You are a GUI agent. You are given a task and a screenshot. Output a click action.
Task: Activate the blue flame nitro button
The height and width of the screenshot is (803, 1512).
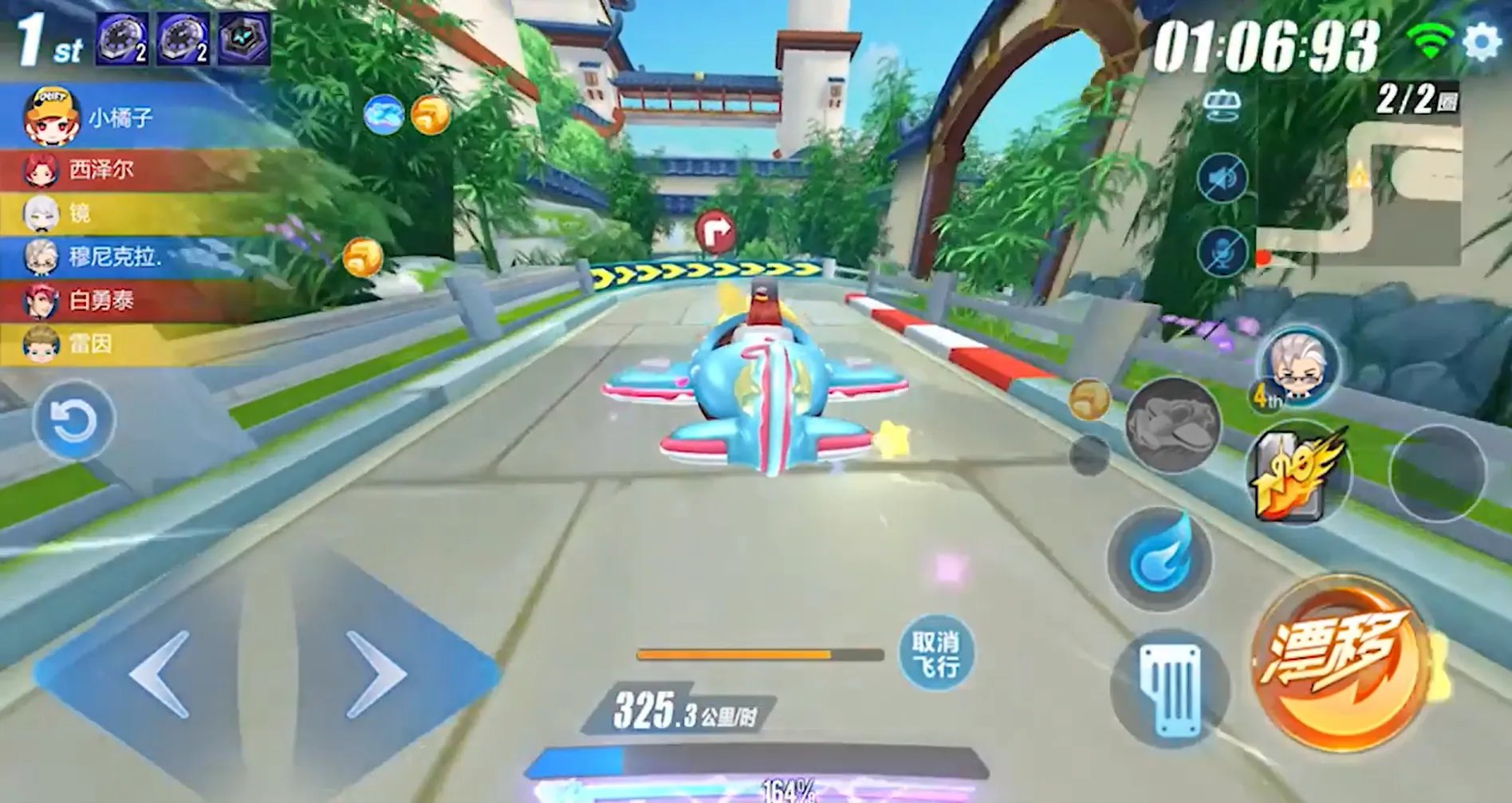(x=1160, y=558)
